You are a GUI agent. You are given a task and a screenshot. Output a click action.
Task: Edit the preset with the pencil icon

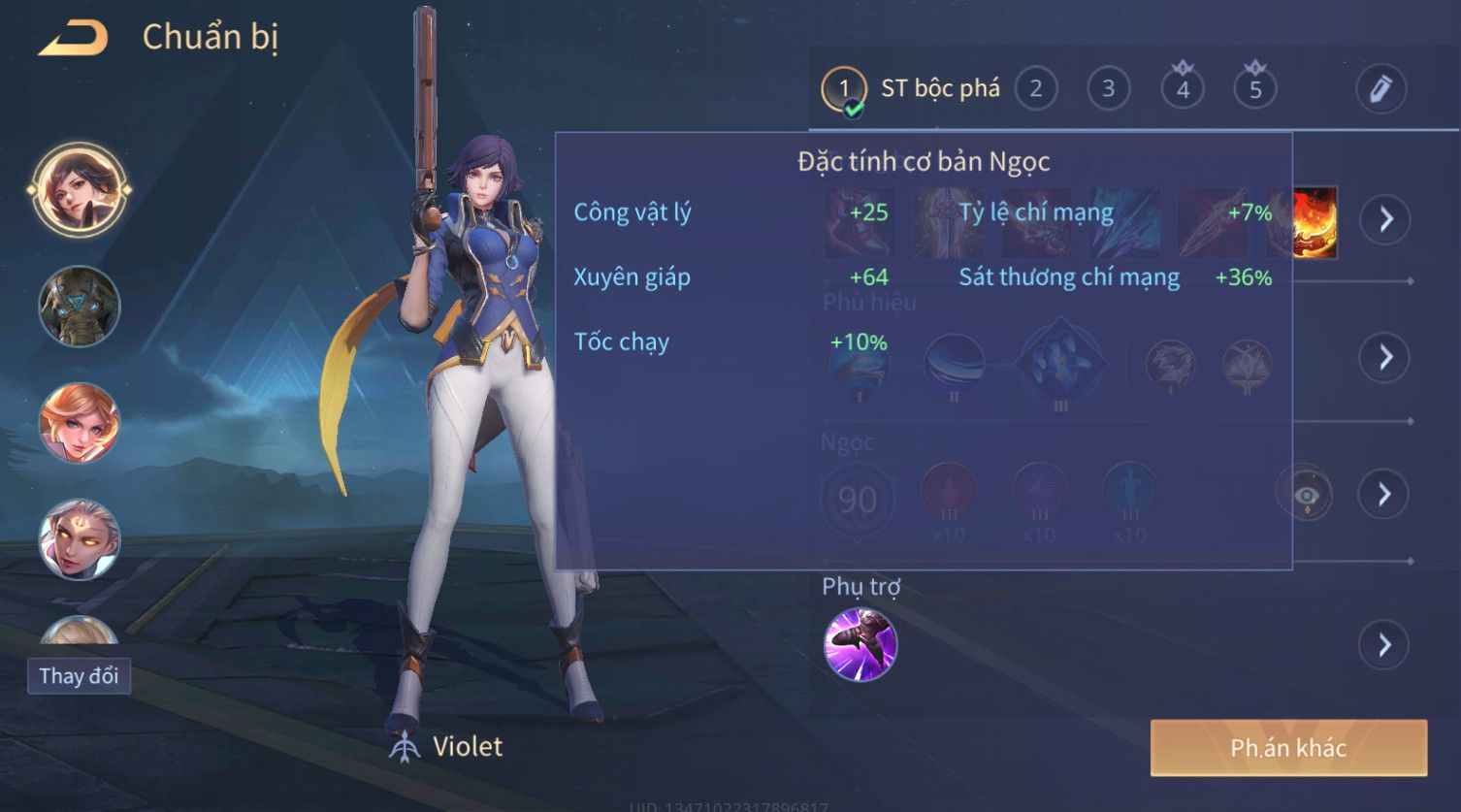pos(1380,89)
